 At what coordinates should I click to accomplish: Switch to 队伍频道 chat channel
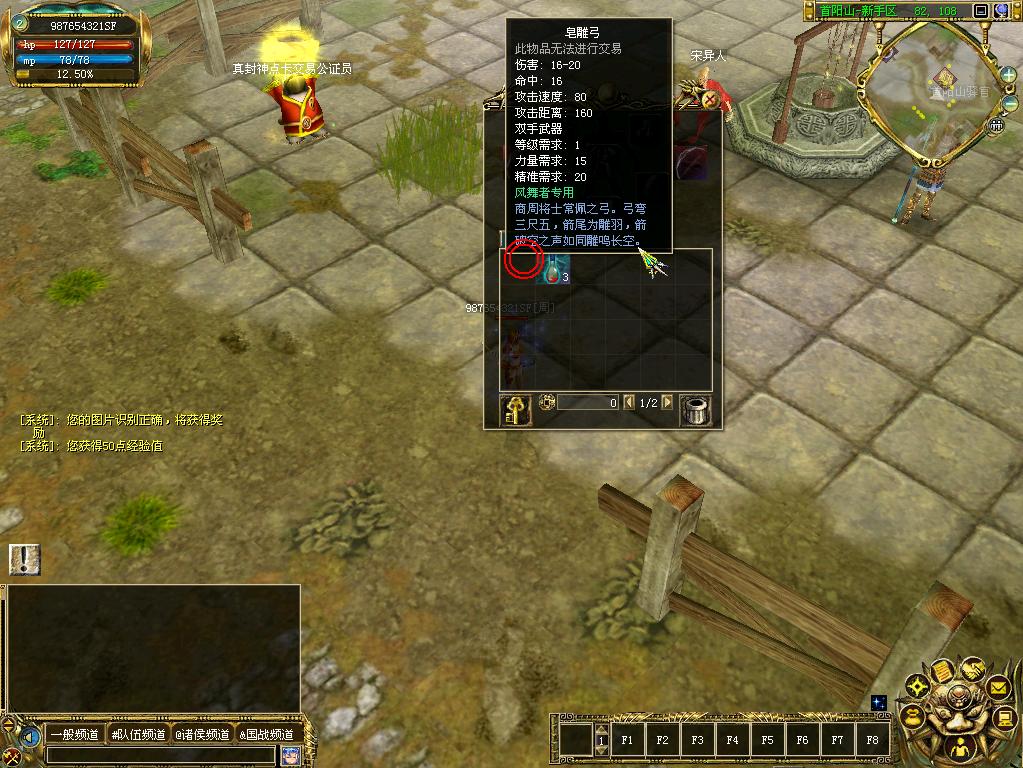(138, 735)
